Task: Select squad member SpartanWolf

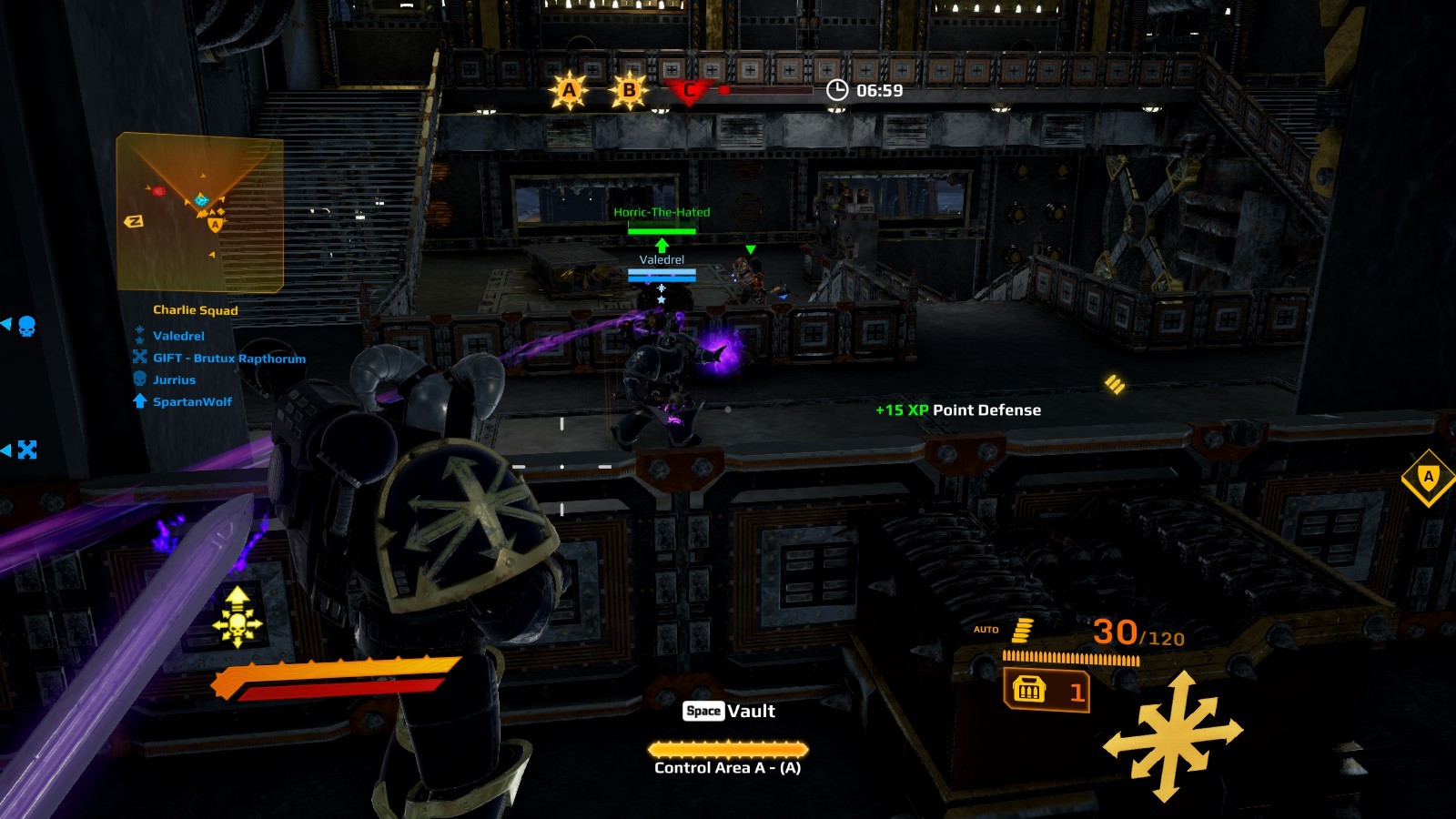Action: click(192, 402)
